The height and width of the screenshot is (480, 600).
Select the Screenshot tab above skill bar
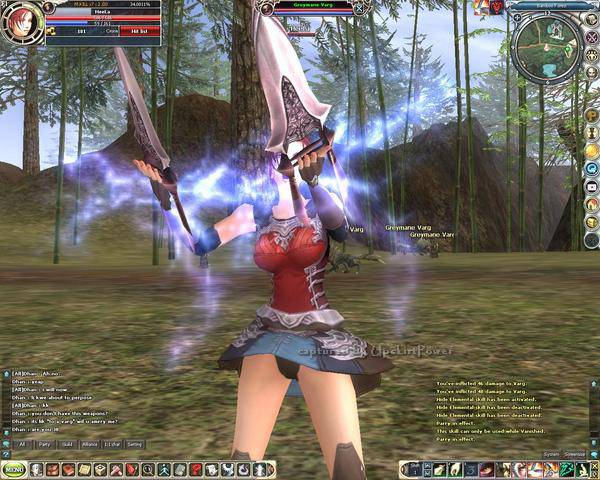pos(576,454)
